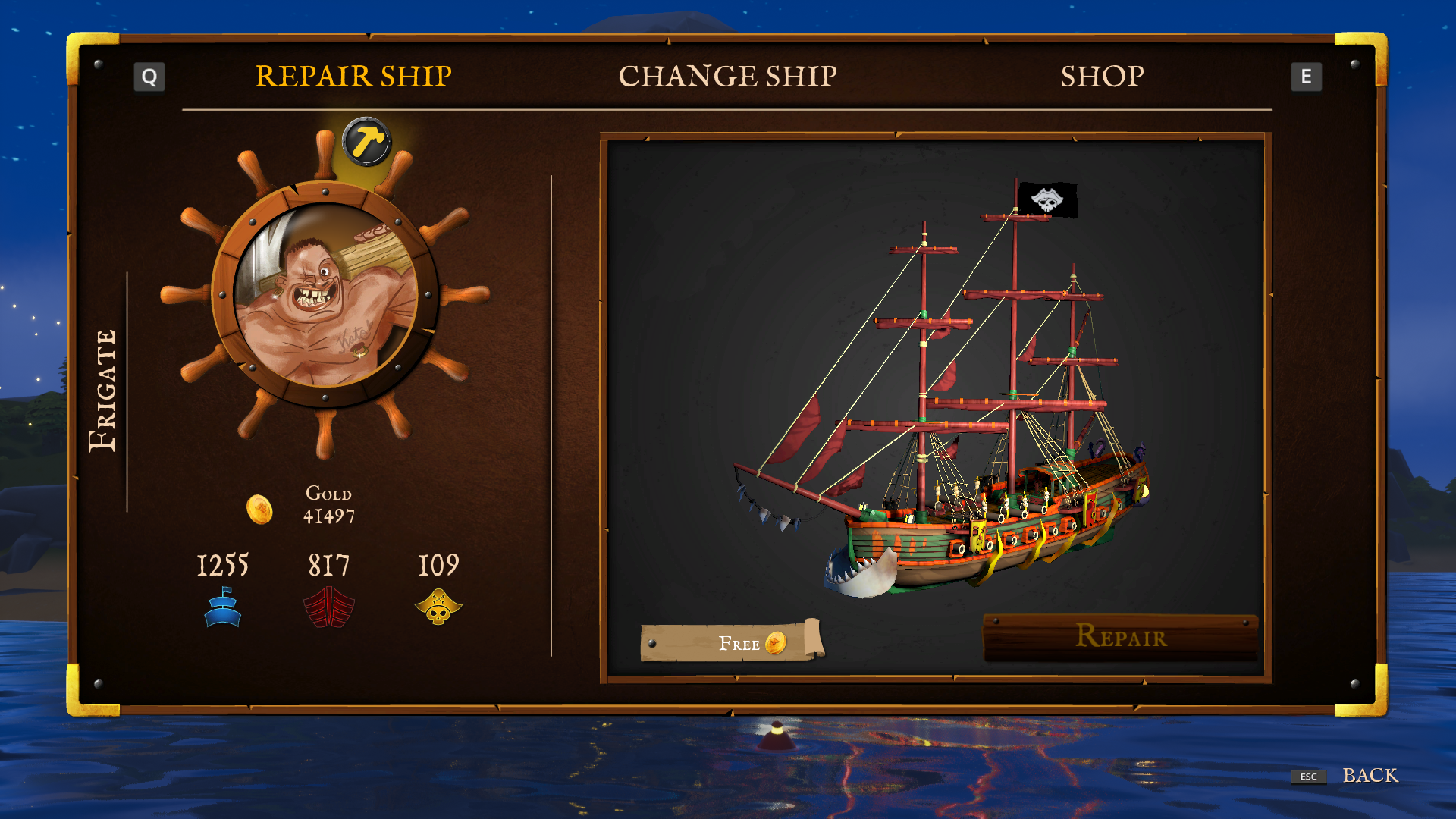1456x819 pixels.
Task: Switch to the Change Ship tab
Action: point(730,76)
